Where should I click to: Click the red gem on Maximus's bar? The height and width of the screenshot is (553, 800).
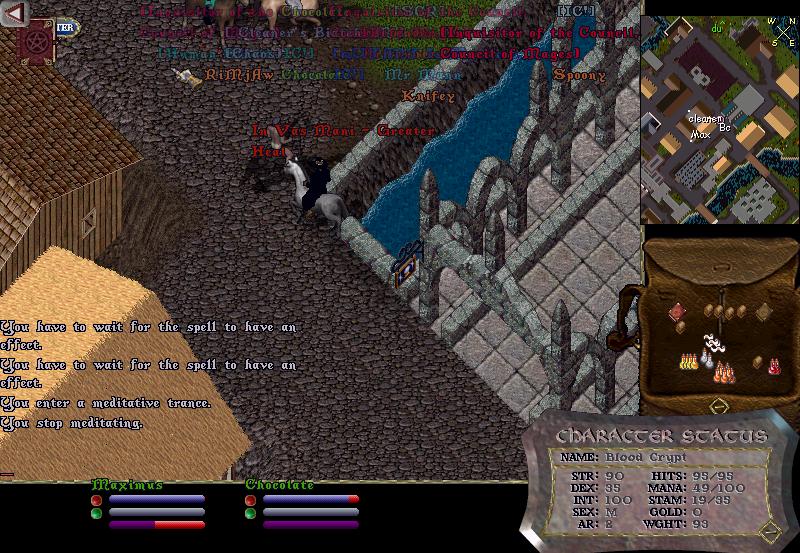click(97, 499)
